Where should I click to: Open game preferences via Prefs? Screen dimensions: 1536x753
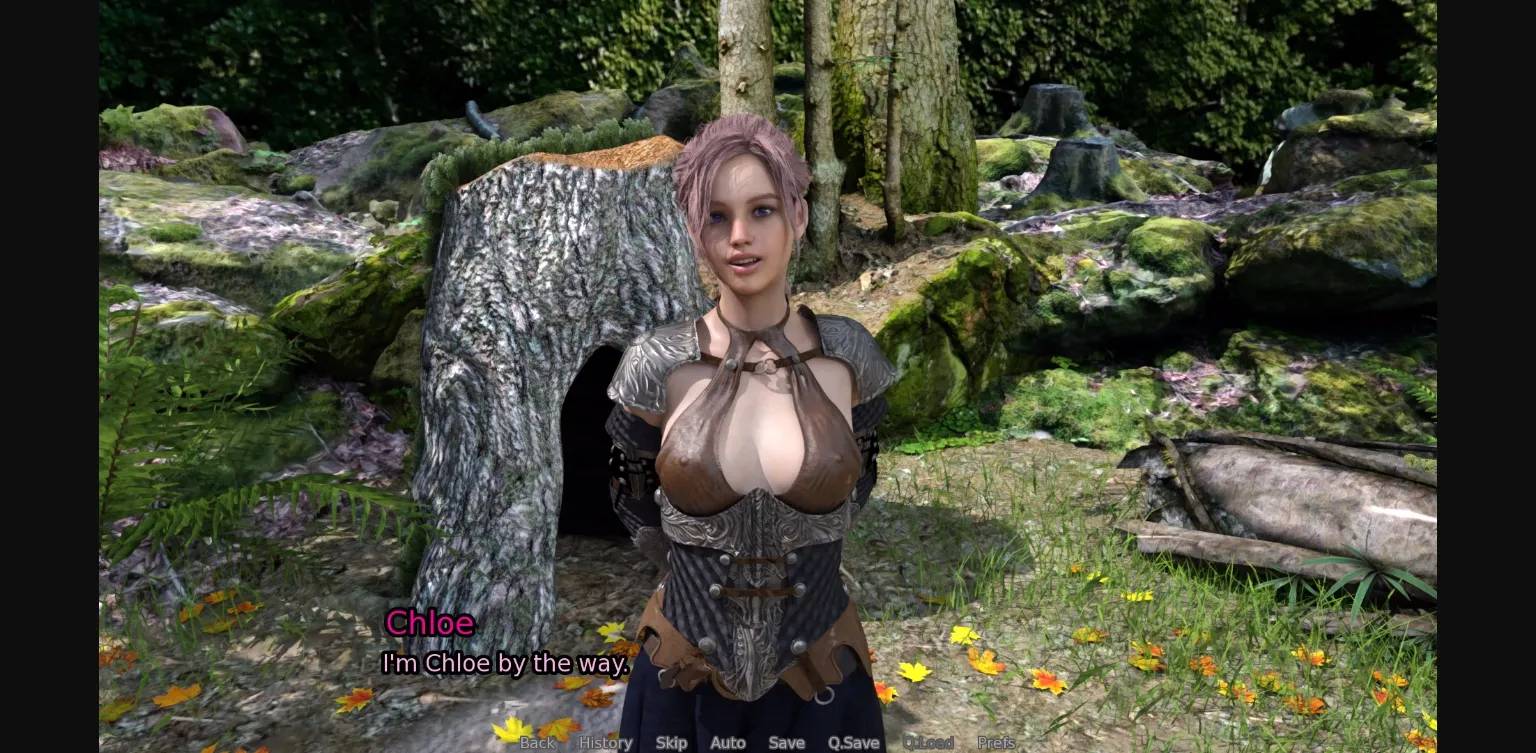pos(996,743)
